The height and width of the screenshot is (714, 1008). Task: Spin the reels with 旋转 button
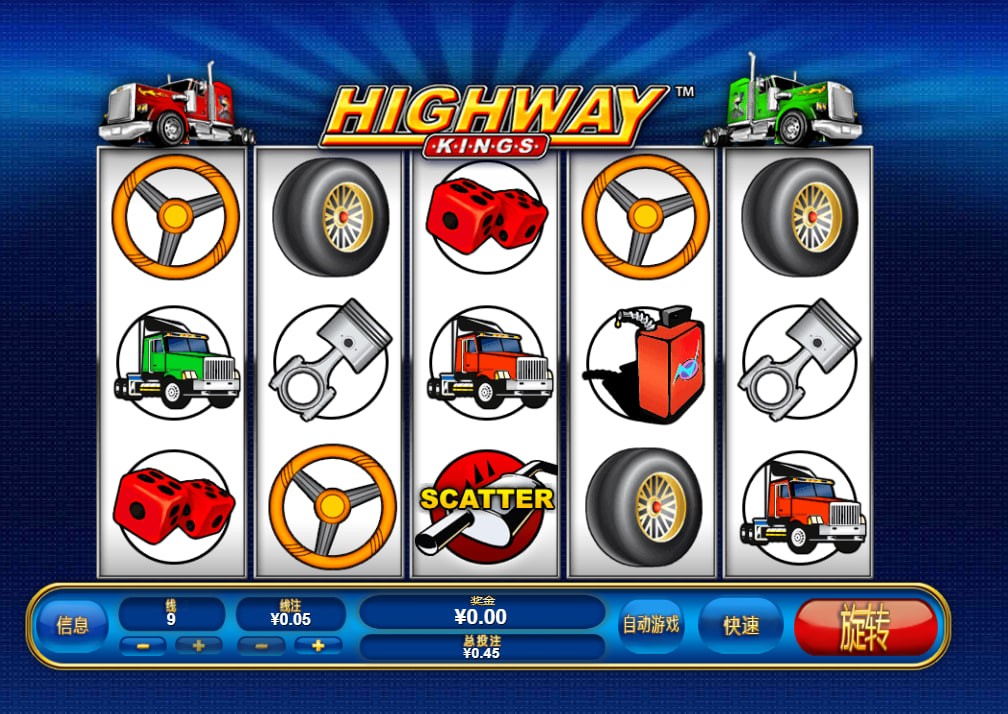tap(865, 627)
